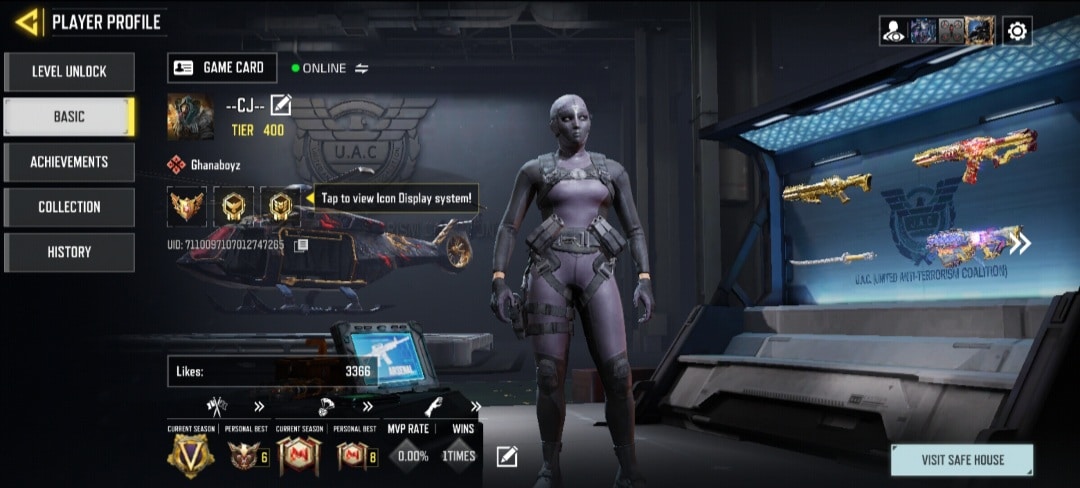Image resolution: width=1080 pixels, height=488 pixels.
Task: Edit the --CJ-- player name
Action: (x=281, y=105)
